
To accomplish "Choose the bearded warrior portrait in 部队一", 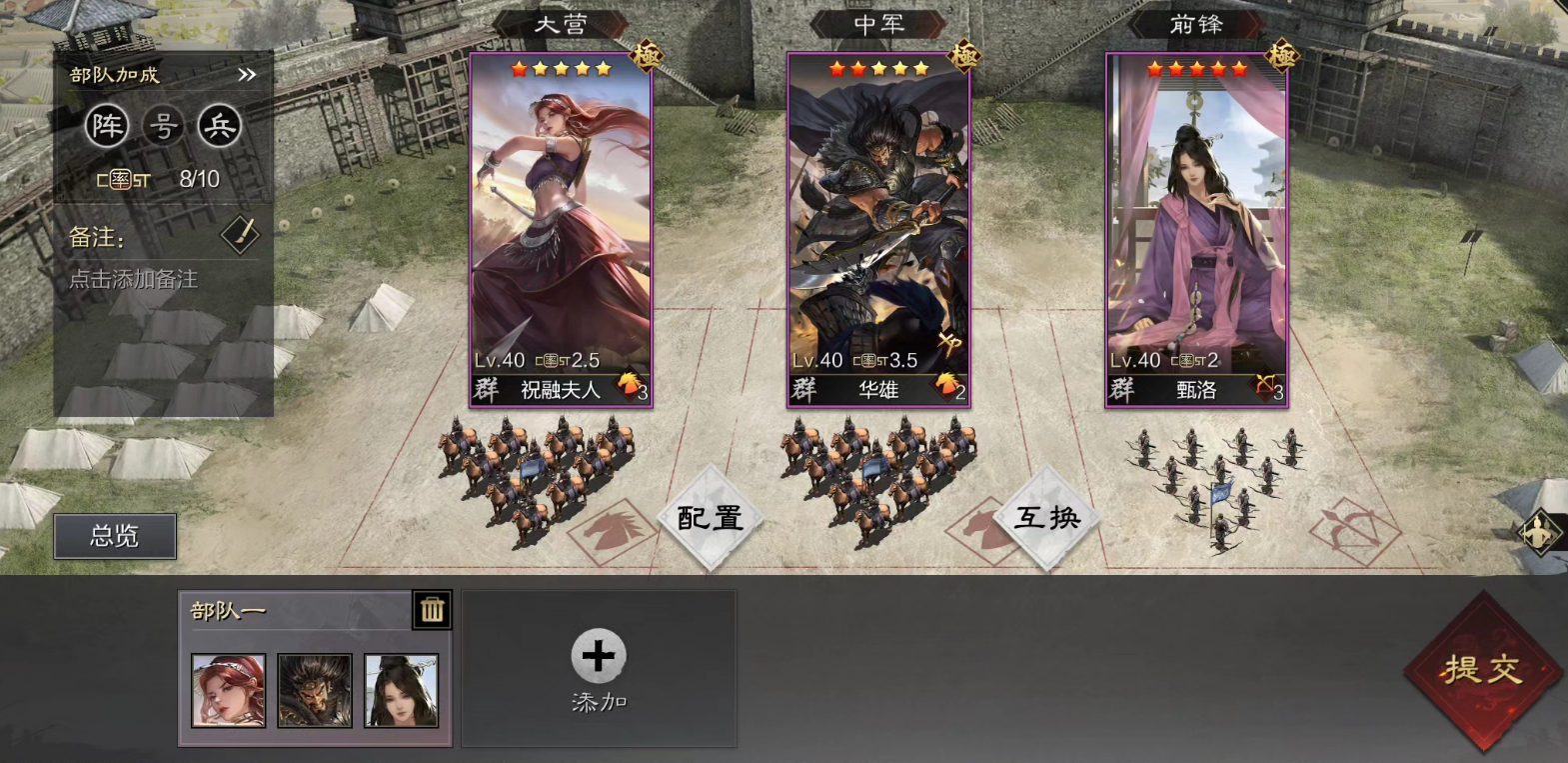I will (x=315, y=690).
